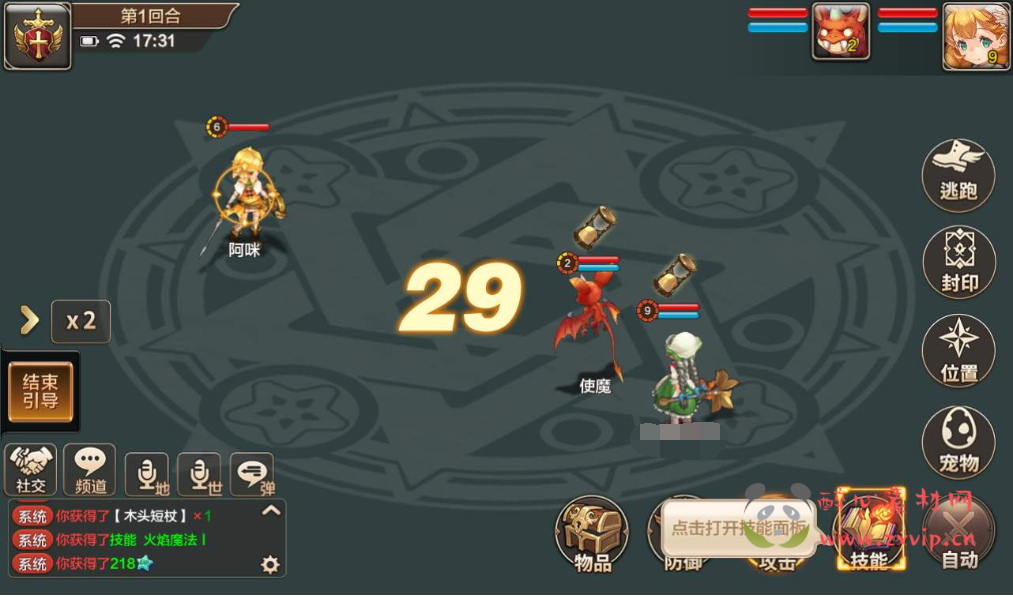
Task: Select the blonde girl character portrait
Action: click(x=976, y=35)
